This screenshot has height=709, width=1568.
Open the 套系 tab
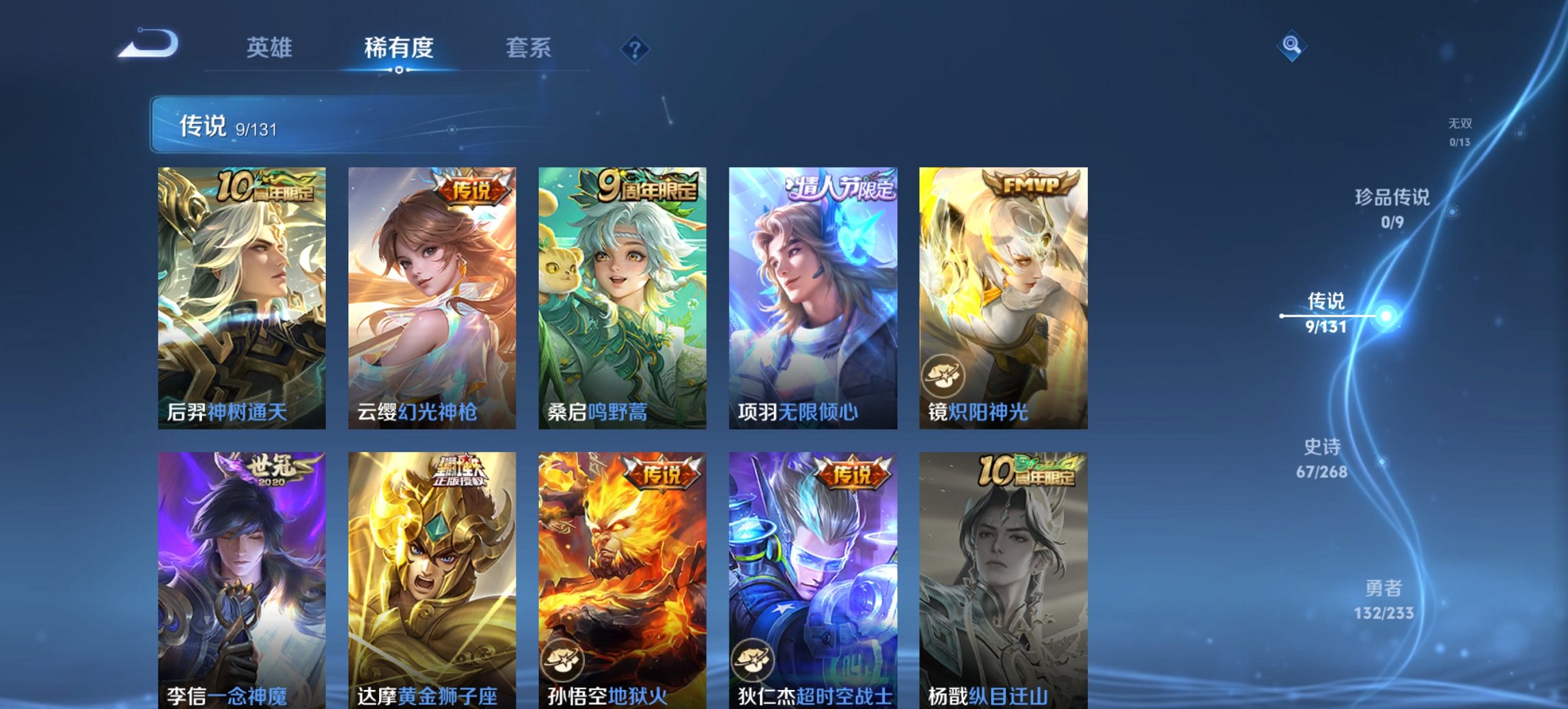529,48
